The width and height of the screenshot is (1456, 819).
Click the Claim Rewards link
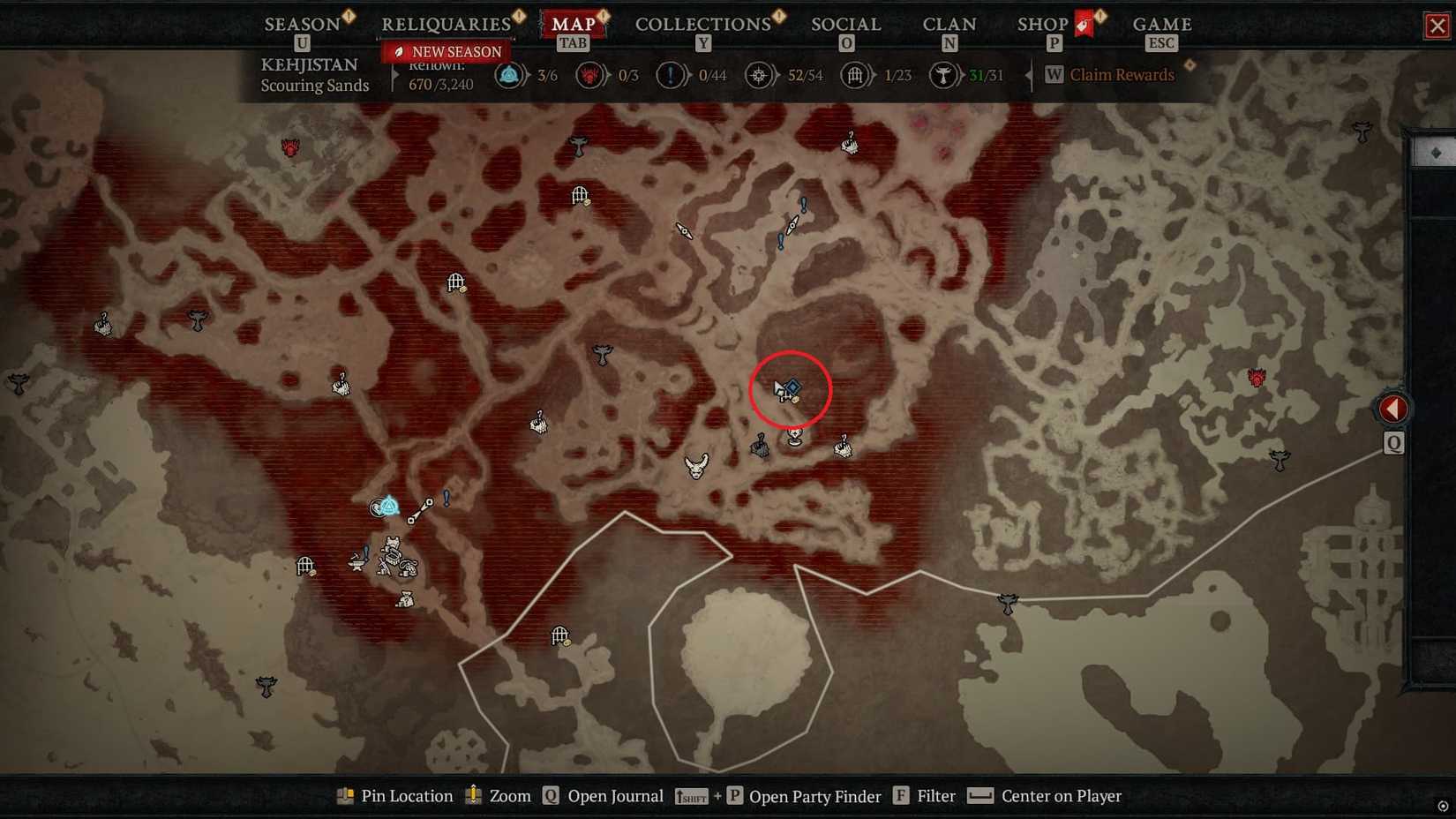tap(1122, 75)
